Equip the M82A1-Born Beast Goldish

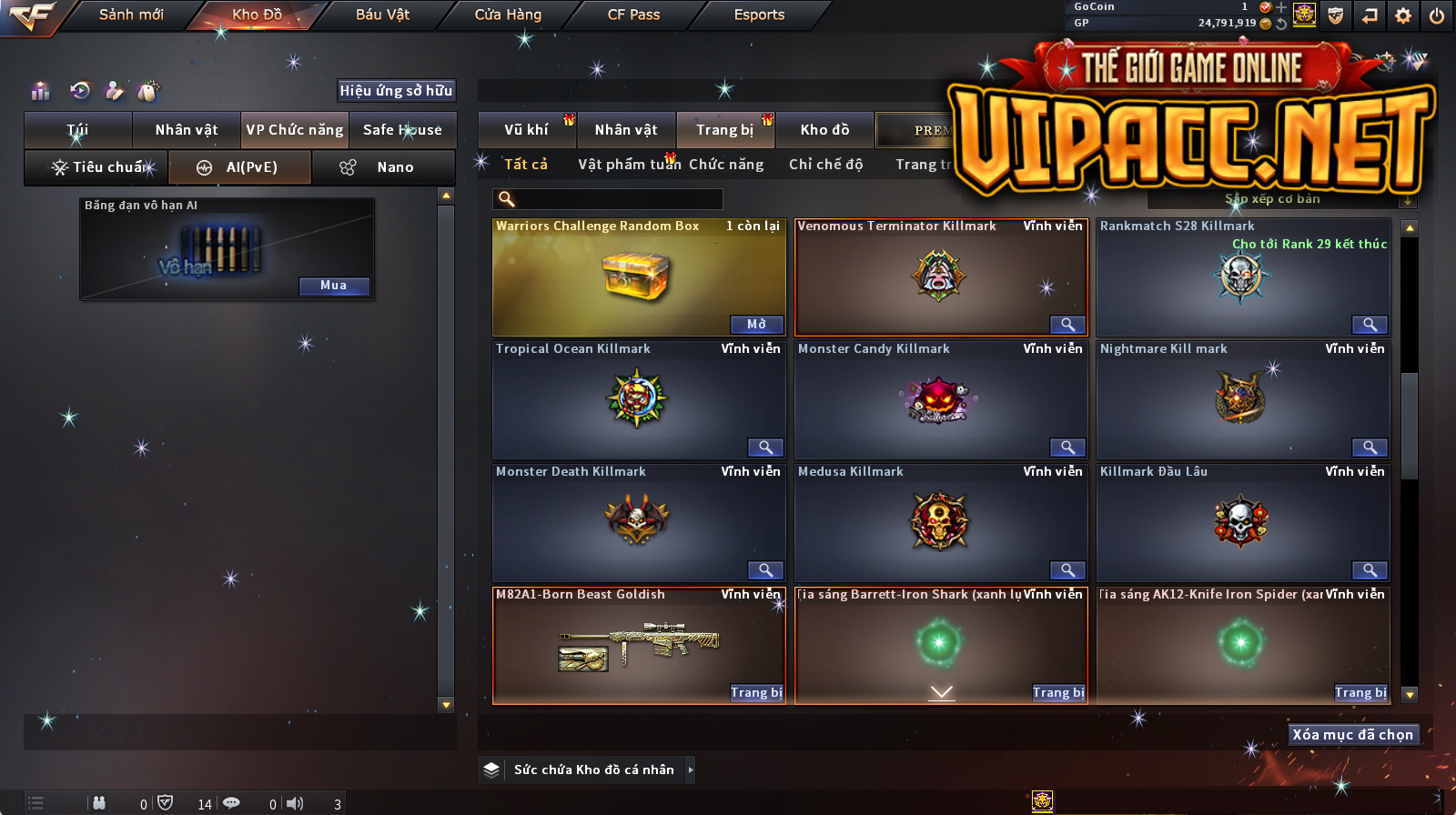click(756, 693)
